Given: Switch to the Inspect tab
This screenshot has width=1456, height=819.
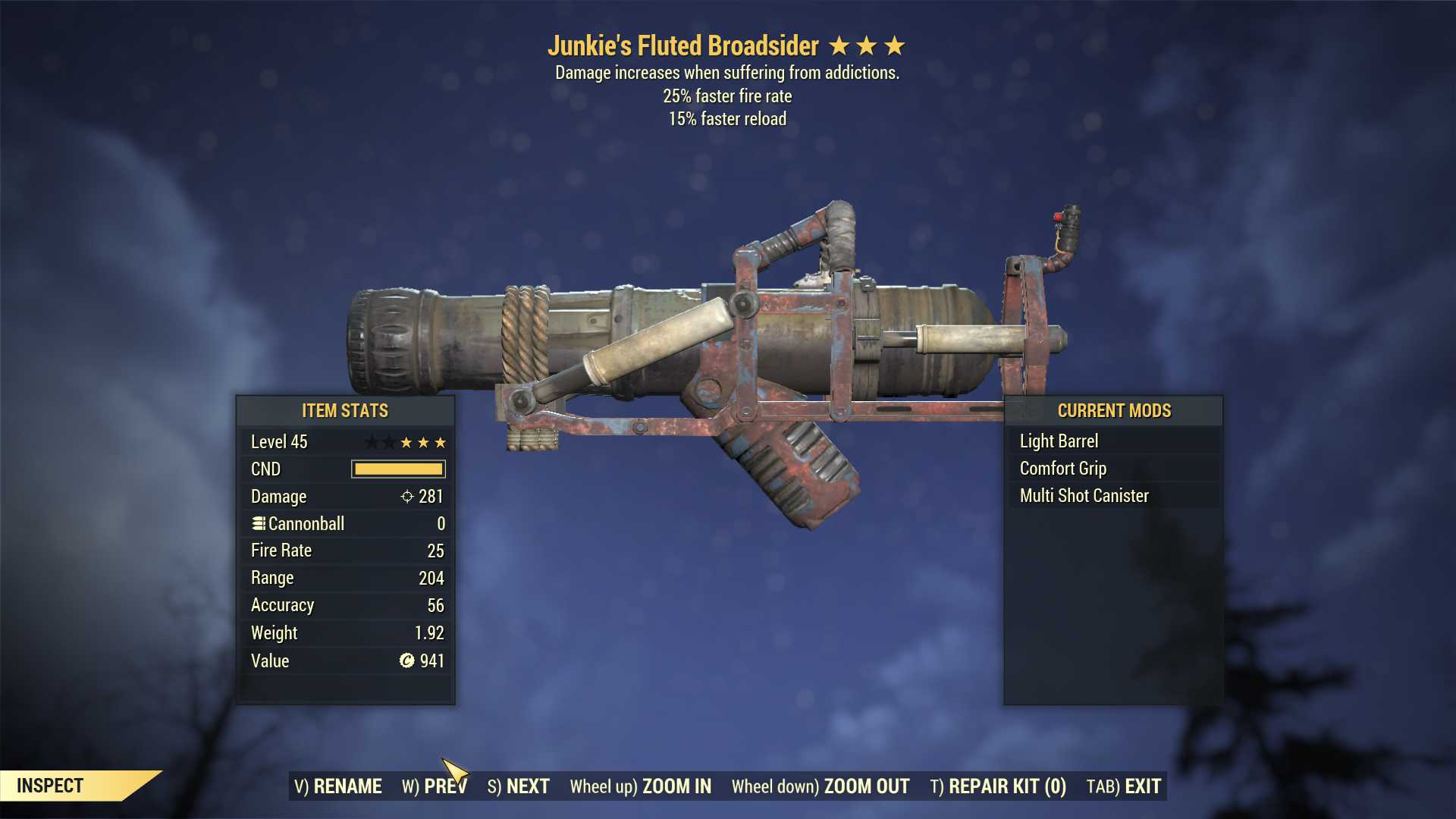Looking at the screenshot, I should tap(51, 786).
